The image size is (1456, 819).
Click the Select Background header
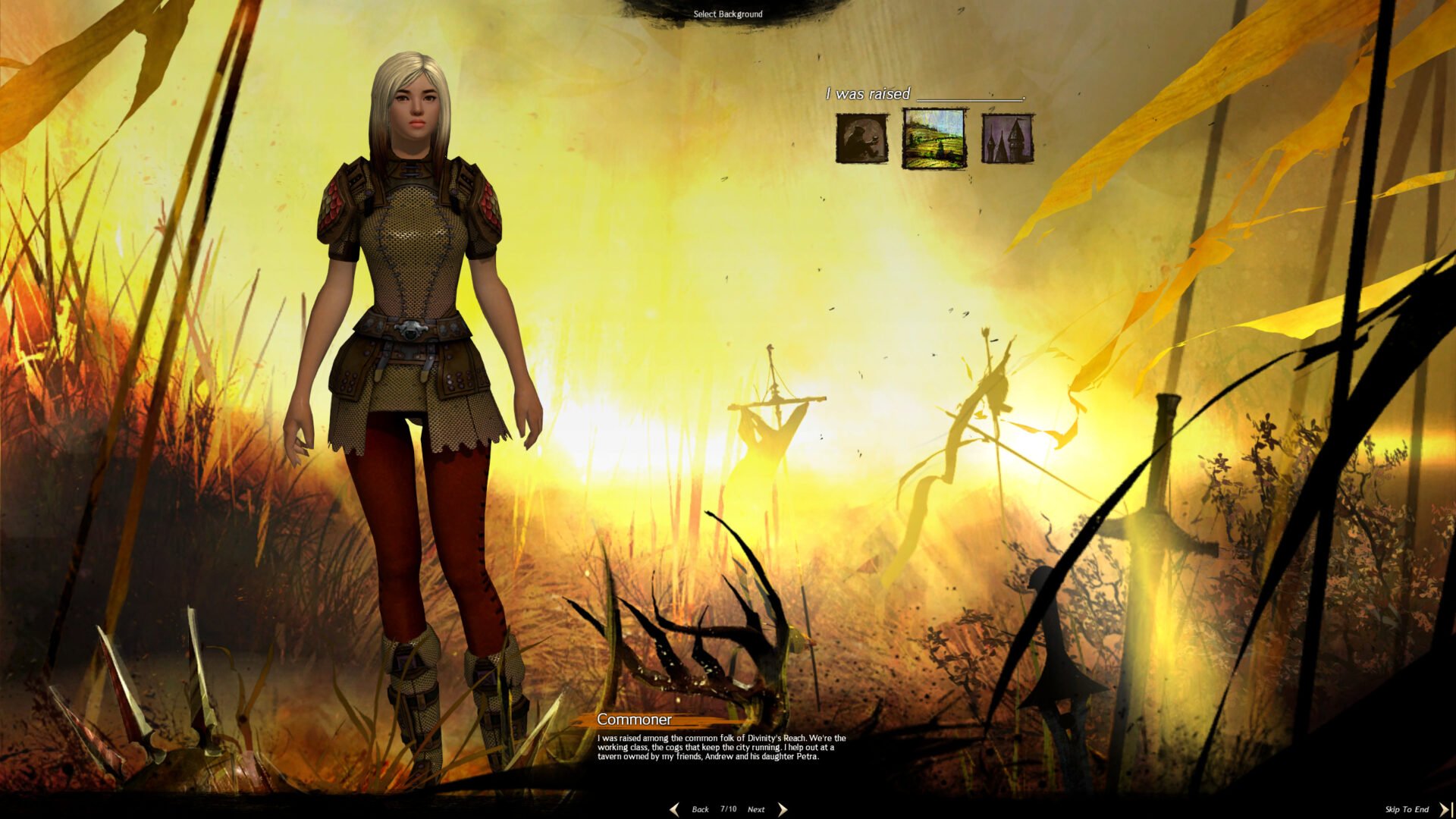pyautogui.click(x=727, y=14)
